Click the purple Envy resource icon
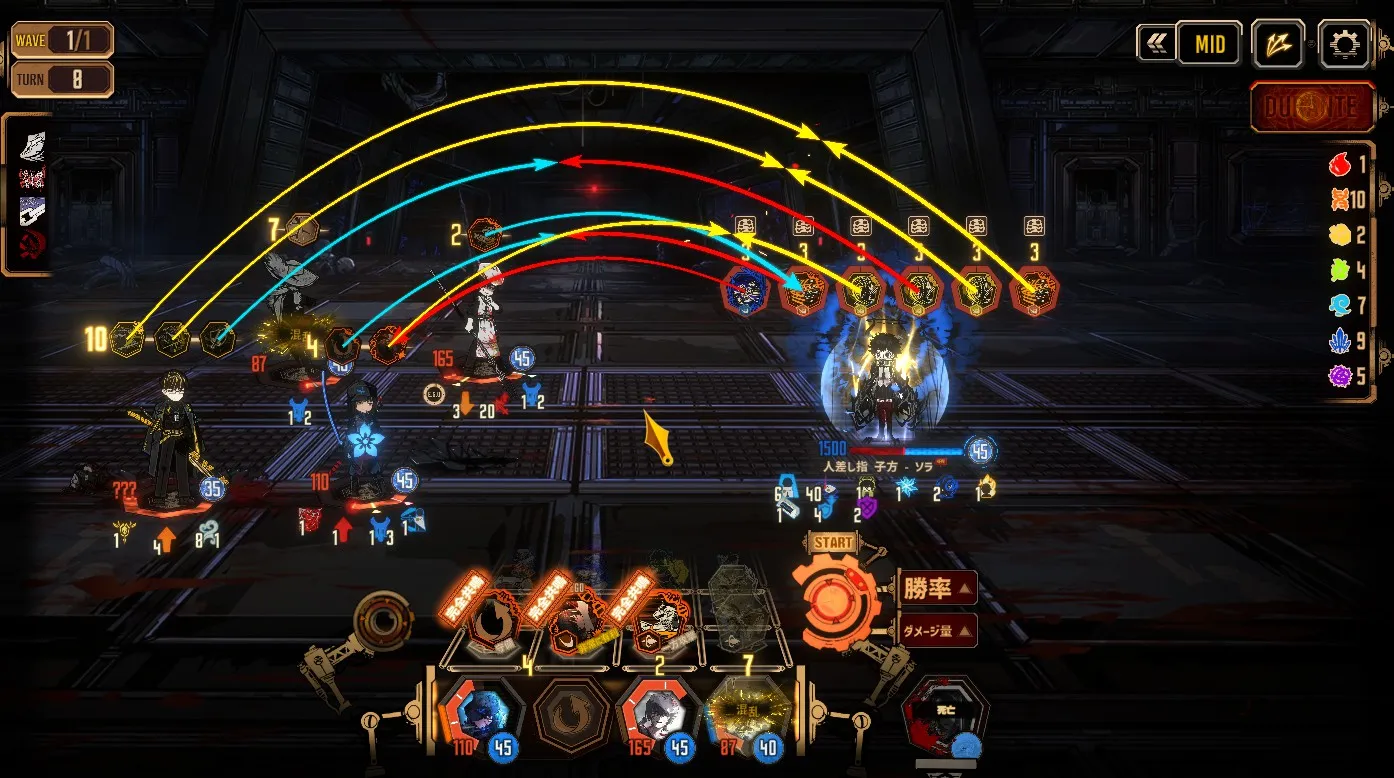 coord(1340,376)
